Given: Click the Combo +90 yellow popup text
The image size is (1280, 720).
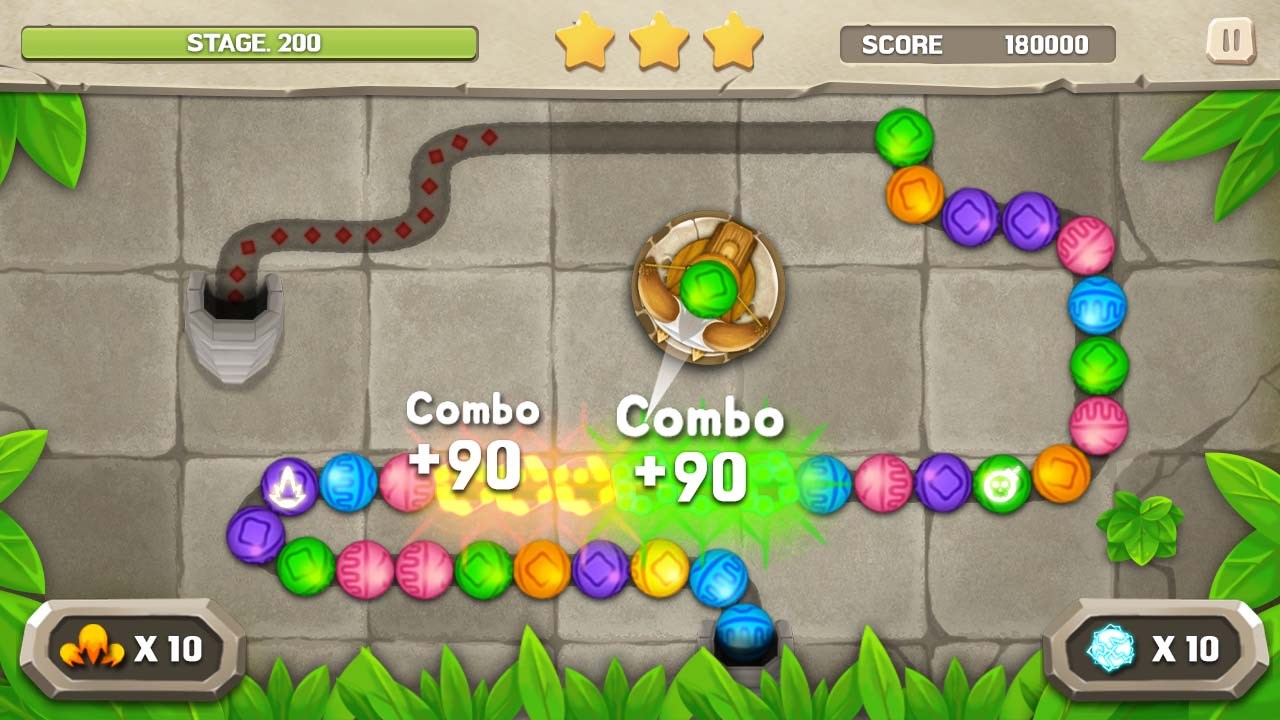Looking at the screenshot, I should [472, 440].
